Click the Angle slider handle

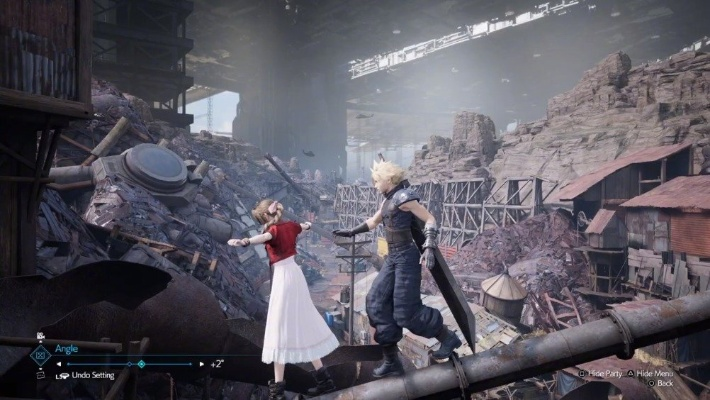tap(141, 363)
